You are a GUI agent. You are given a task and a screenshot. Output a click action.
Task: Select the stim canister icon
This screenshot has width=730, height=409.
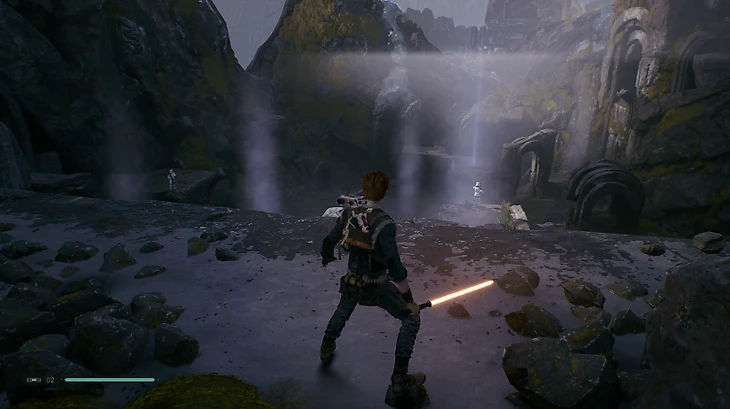point(34,380)
